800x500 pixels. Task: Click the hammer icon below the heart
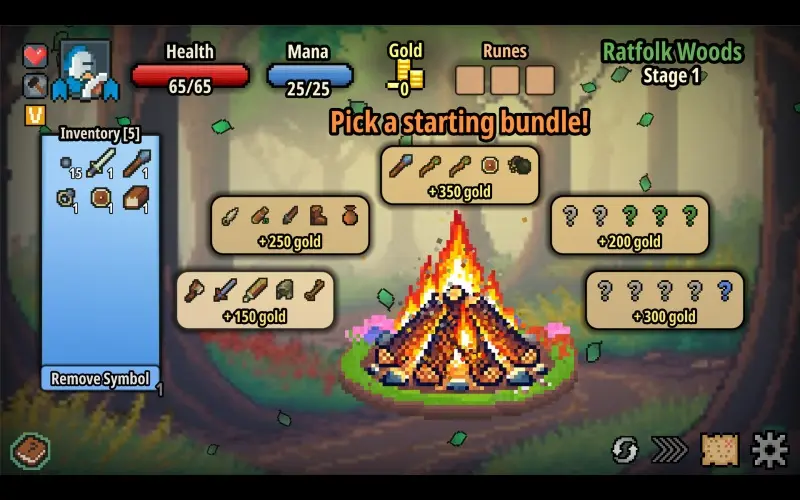36,86
